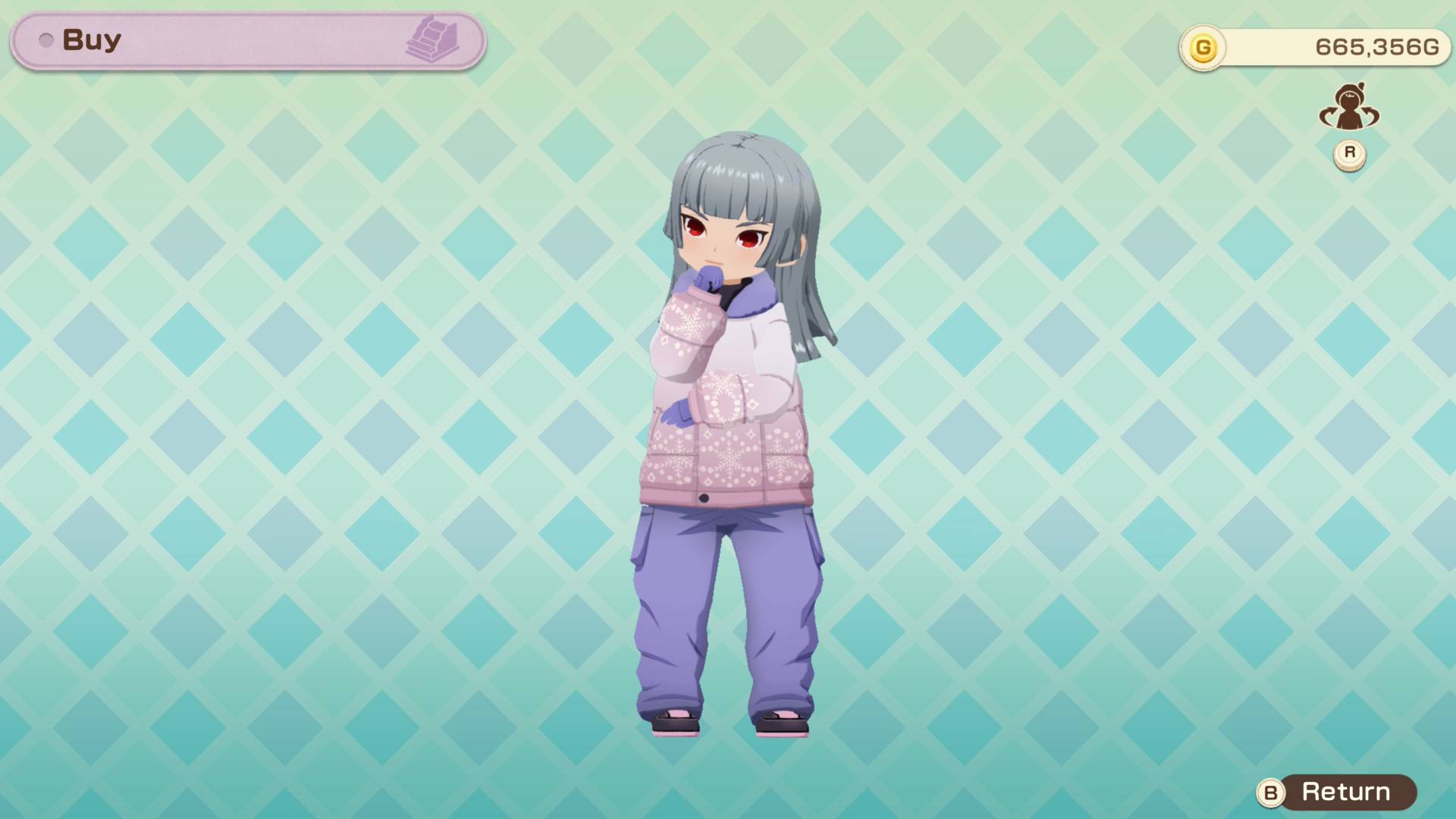Click the character preview model
Screen dimensions: 1456x819
728,455
